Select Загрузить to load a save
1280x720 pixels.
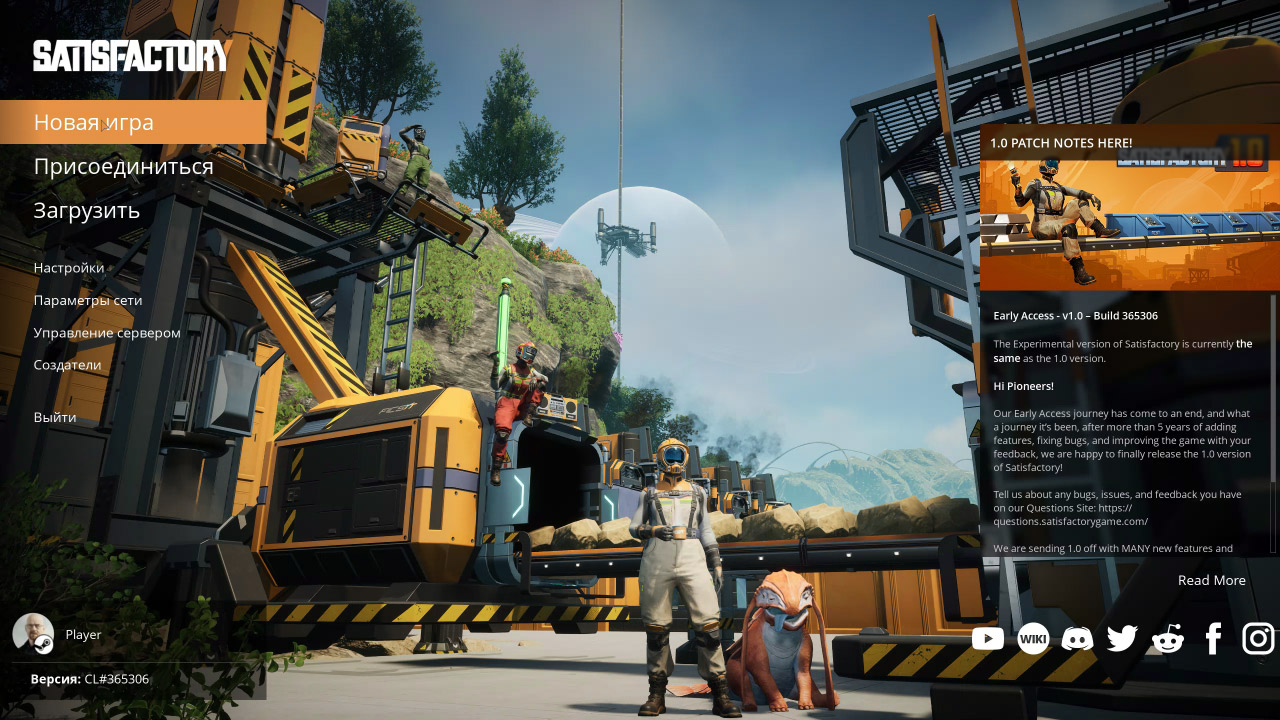(x=88, y=210)
